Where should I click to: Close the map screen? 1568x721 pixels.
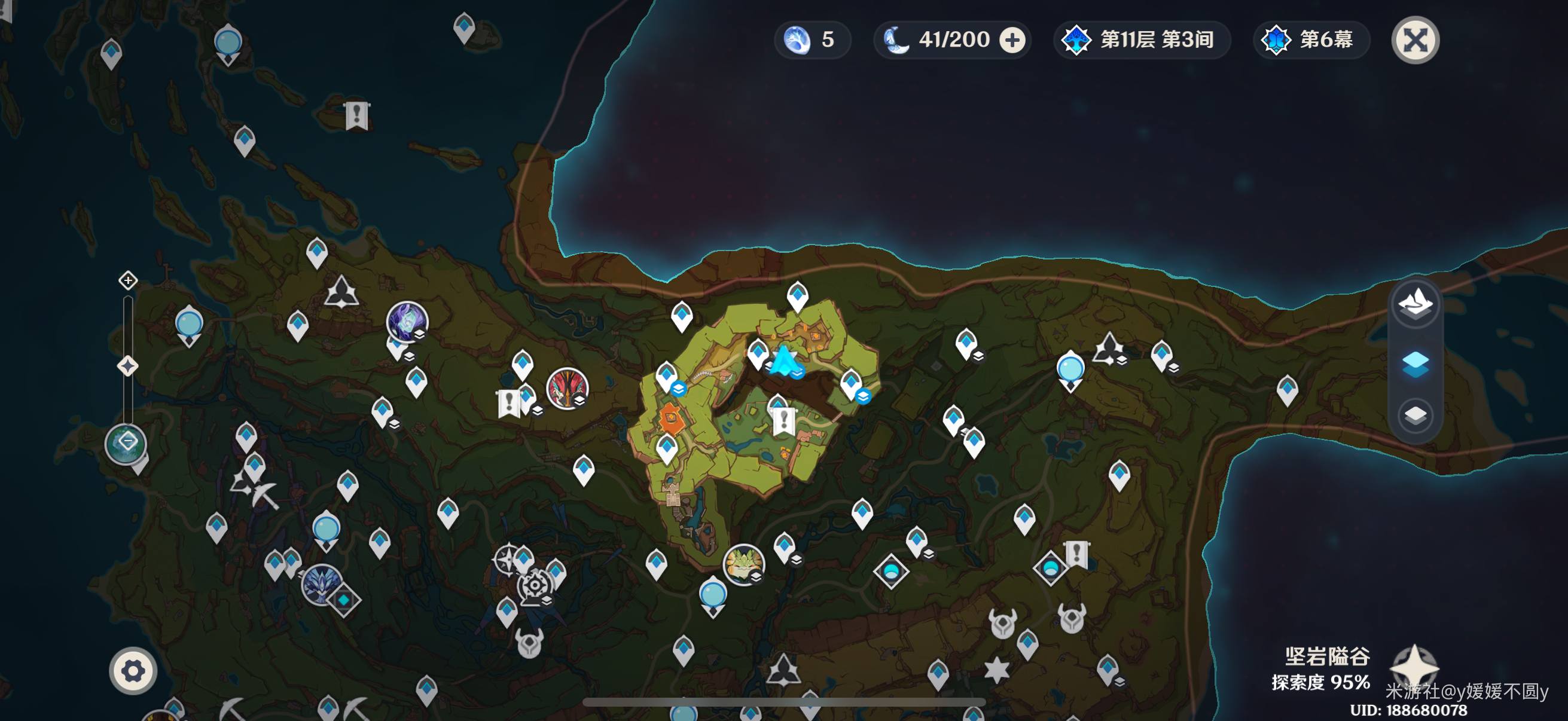(x=1415, y=40)
